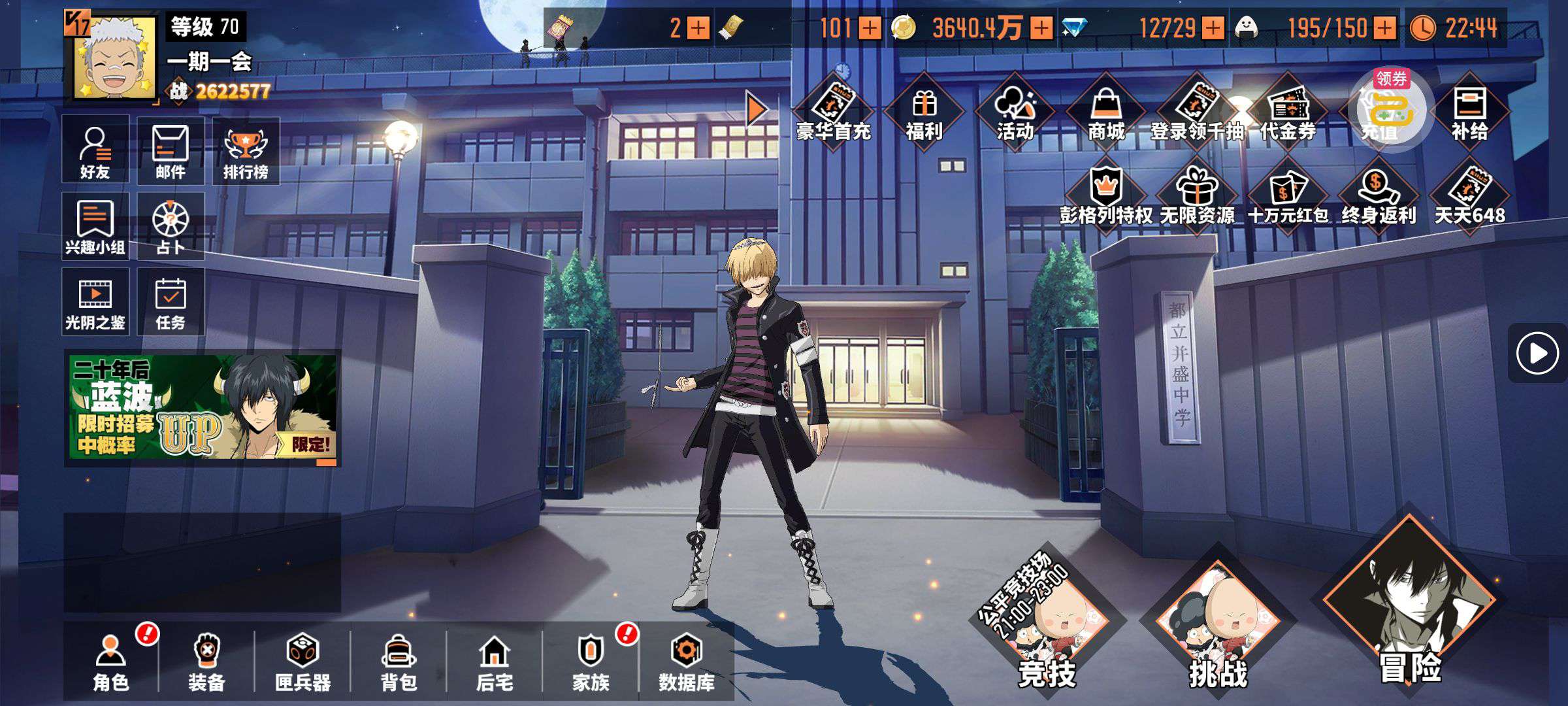Open the 占卜 divination wheel
1568x706 pixels.
pyautogui.click(x=171, y=226)
